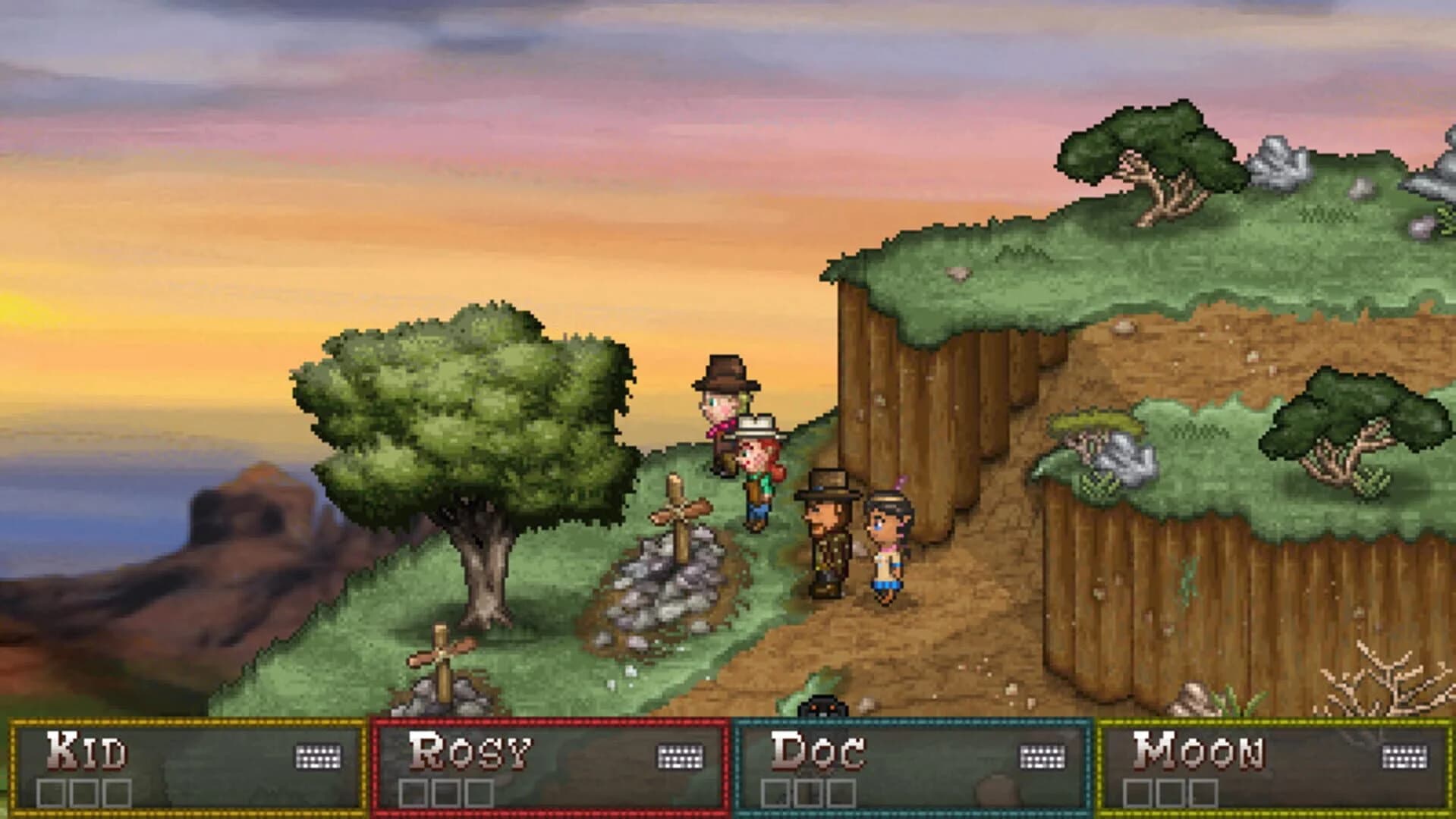
Task: Click Kid's keyboard icon
Action: 319,755
